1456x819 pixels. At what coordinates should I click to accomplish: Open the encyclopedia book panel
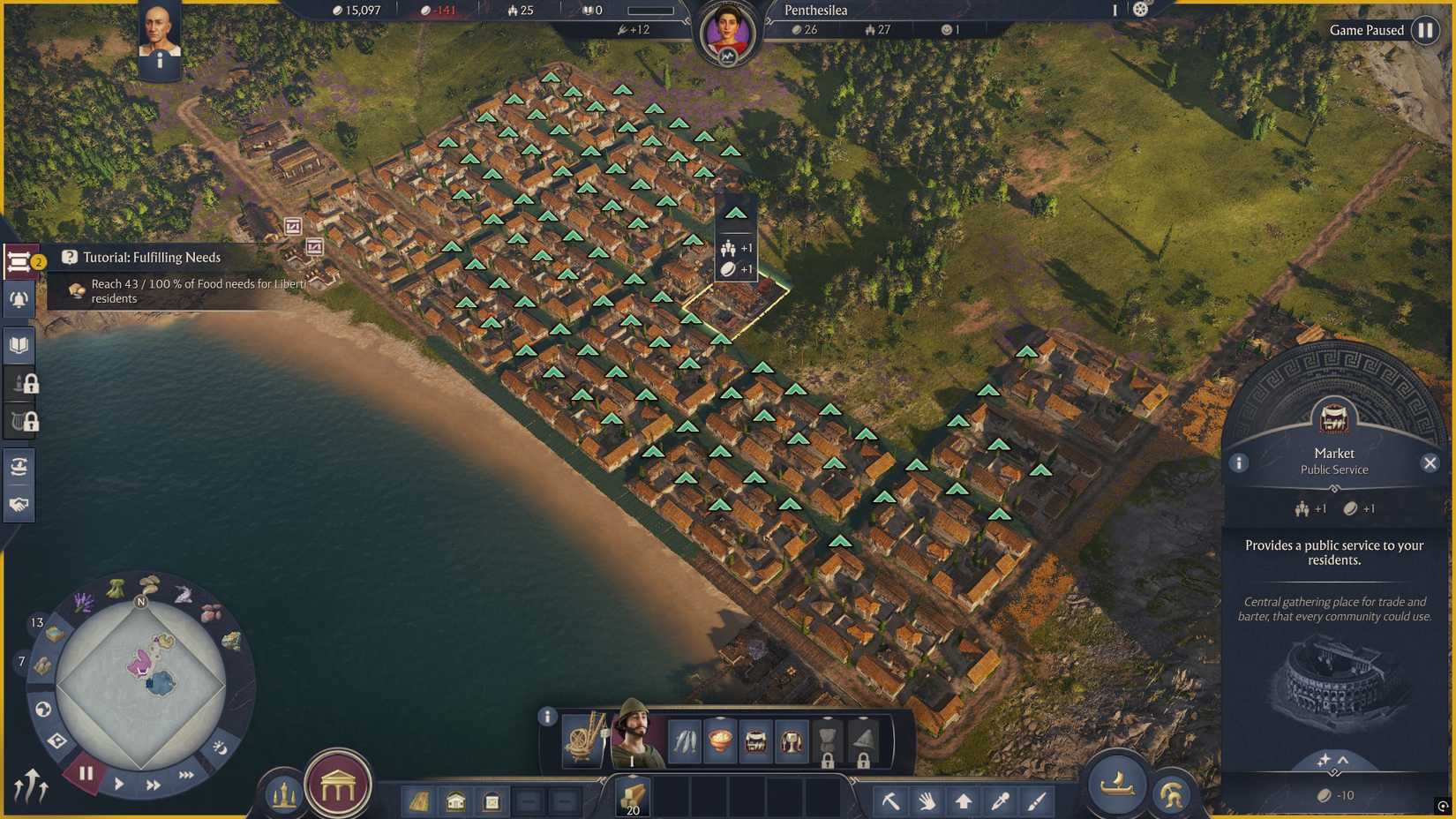pyautogui.click(x=19, y=343)
